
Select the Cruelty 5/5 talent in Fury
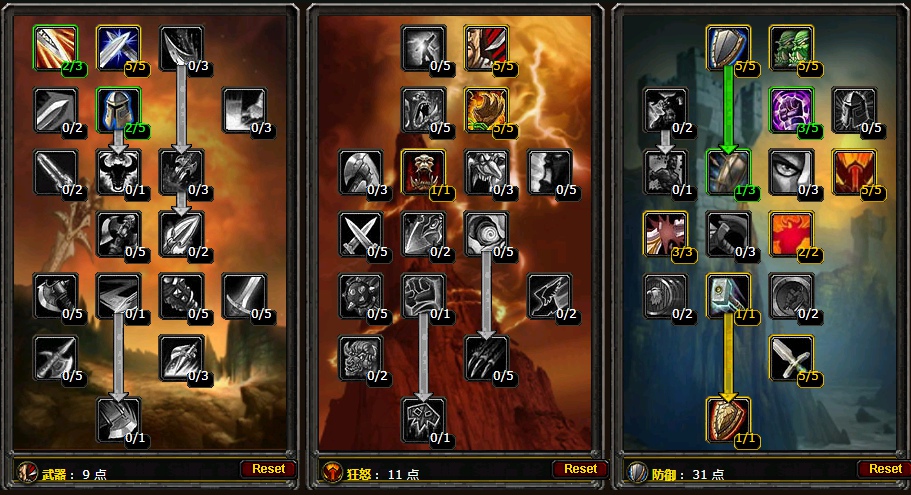click(x=486, y=47)
